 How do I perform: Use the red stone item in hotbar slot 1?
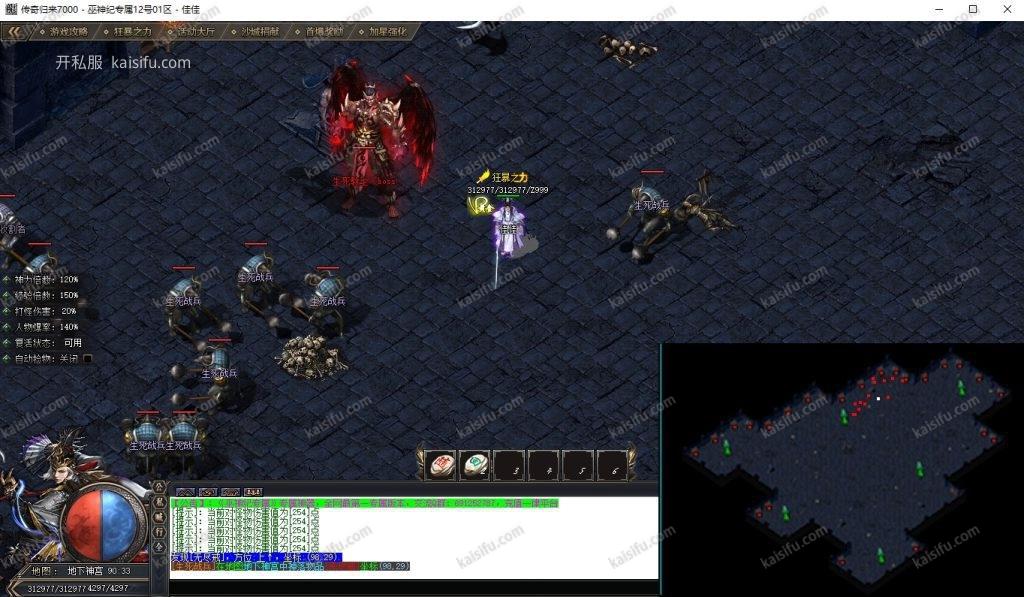pos(441,465)
